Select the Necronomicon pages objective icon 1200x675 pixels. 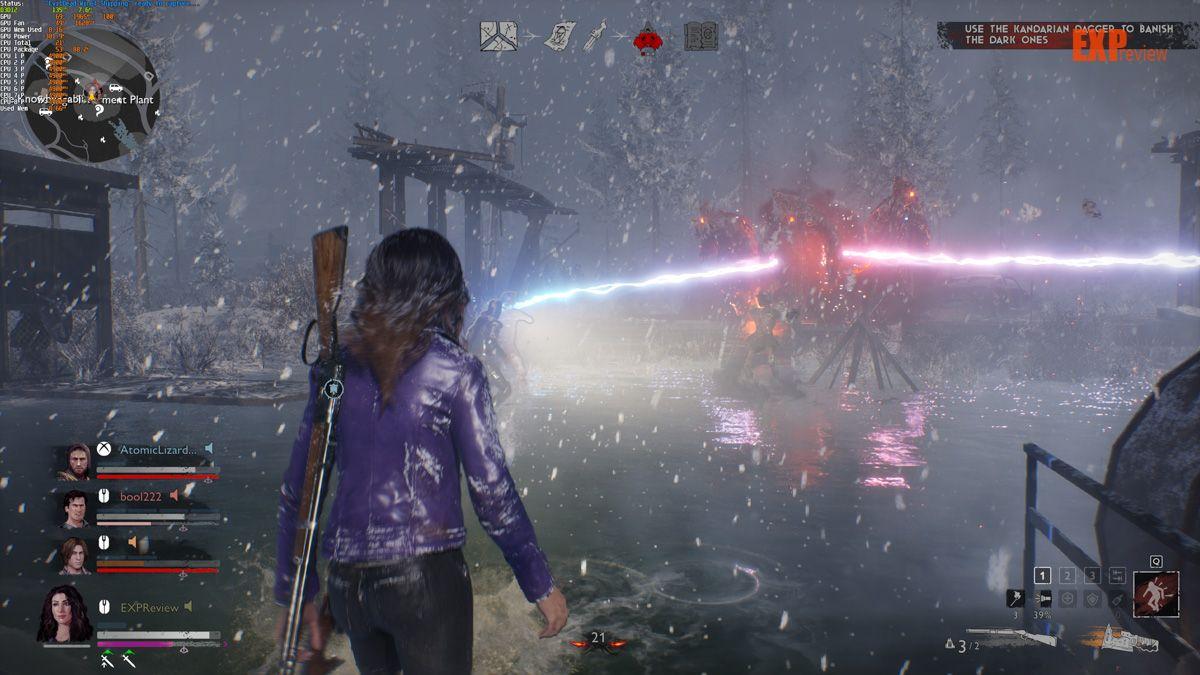[x=559, y=37]
